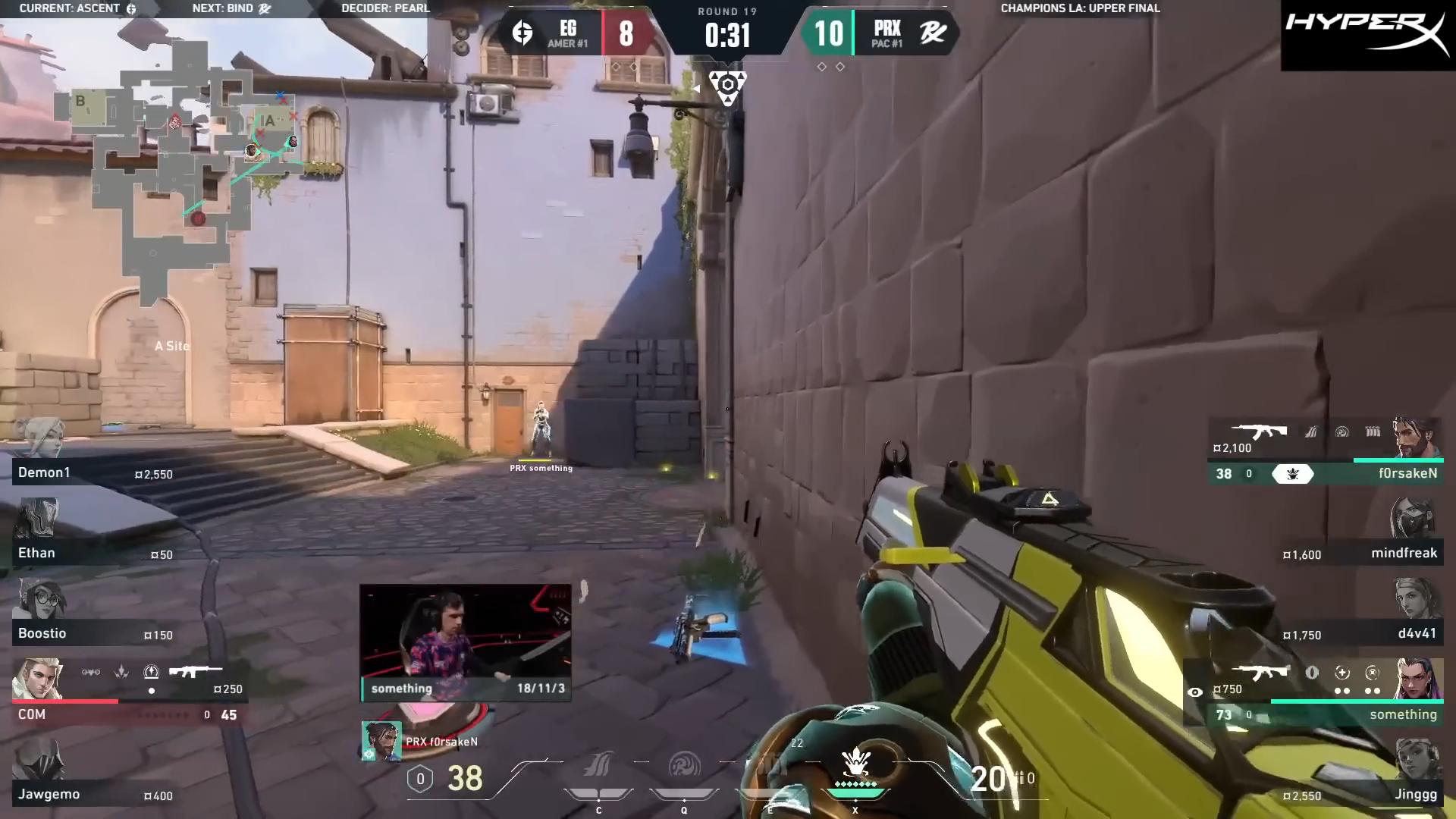Activate the swirl ability above Q
Viewport: 1456px width, 819px height.
(684, 767)
